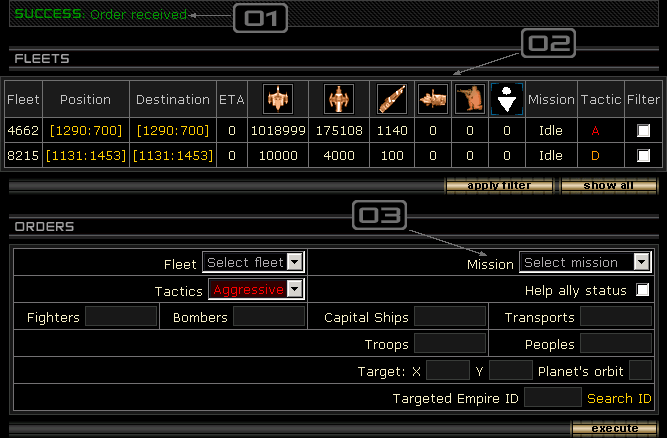Click into the Troops input field
This screenshot has width=667, height=438.
450,343
